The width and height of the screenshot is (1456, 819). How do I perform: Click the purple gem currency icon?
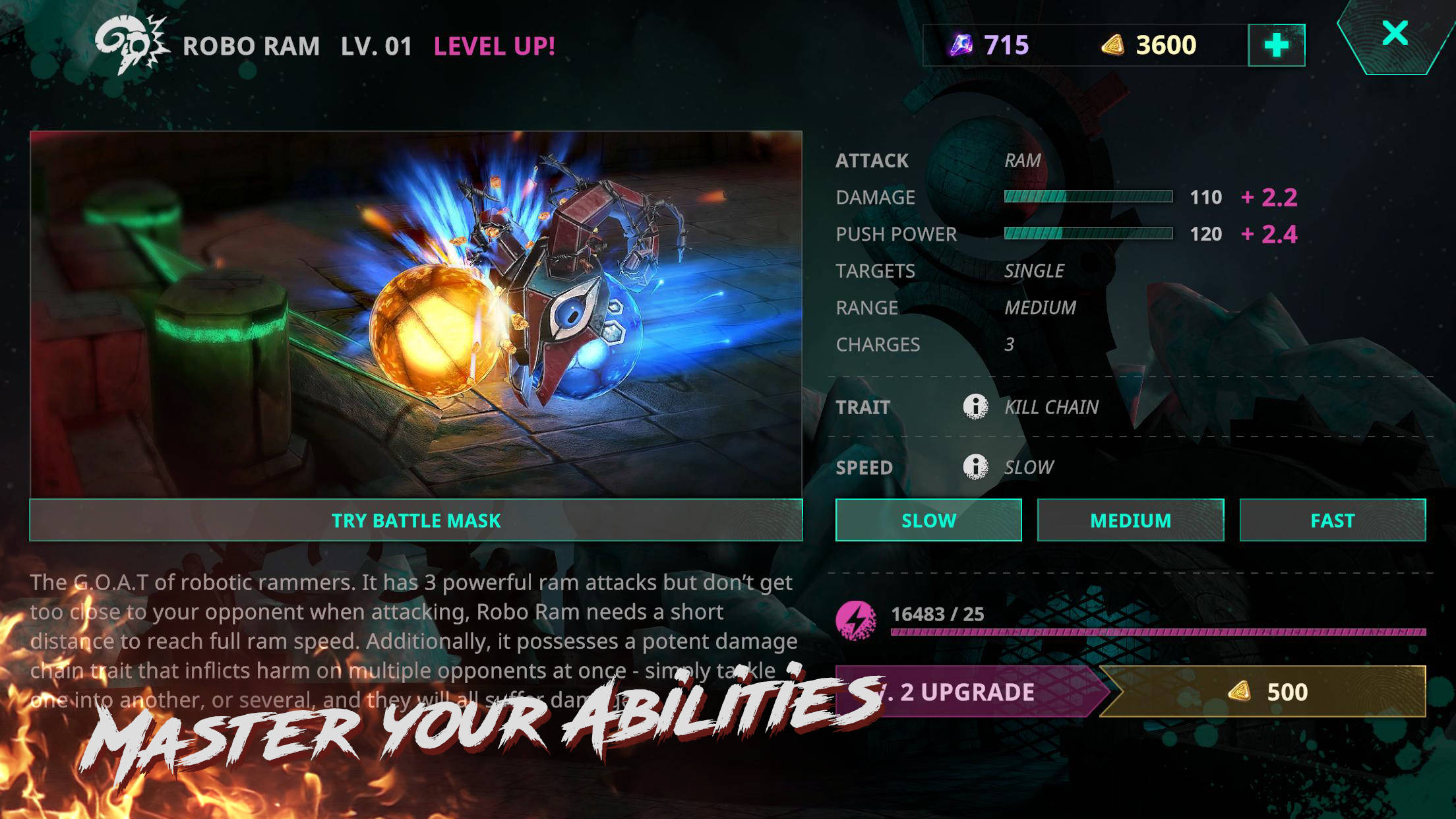[962, 44]
